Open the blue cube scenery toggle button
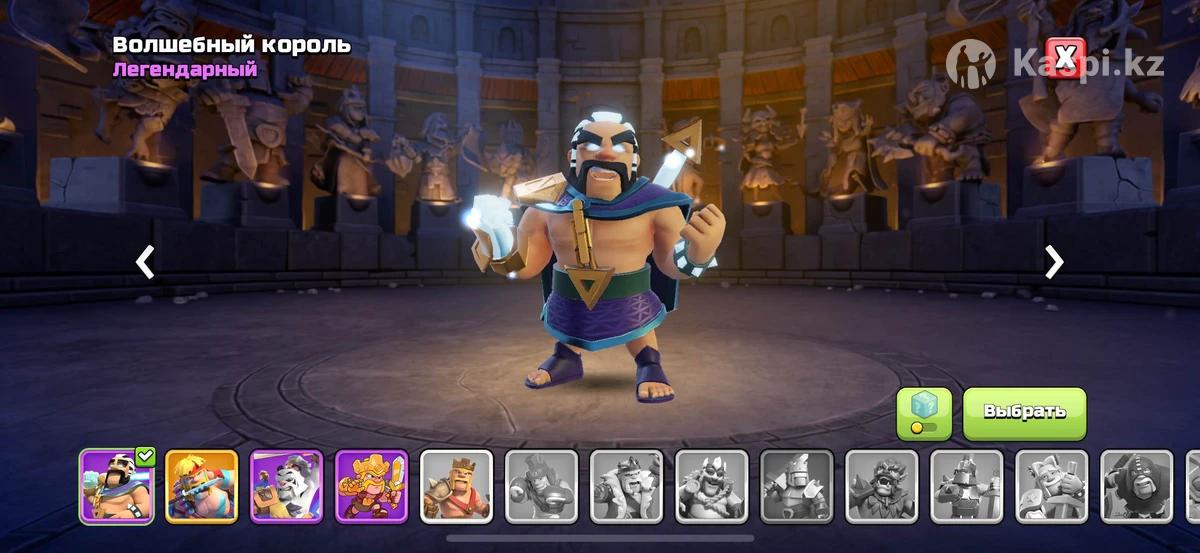The height and width of the screenshot is (553, 1200). coord(923,413)
